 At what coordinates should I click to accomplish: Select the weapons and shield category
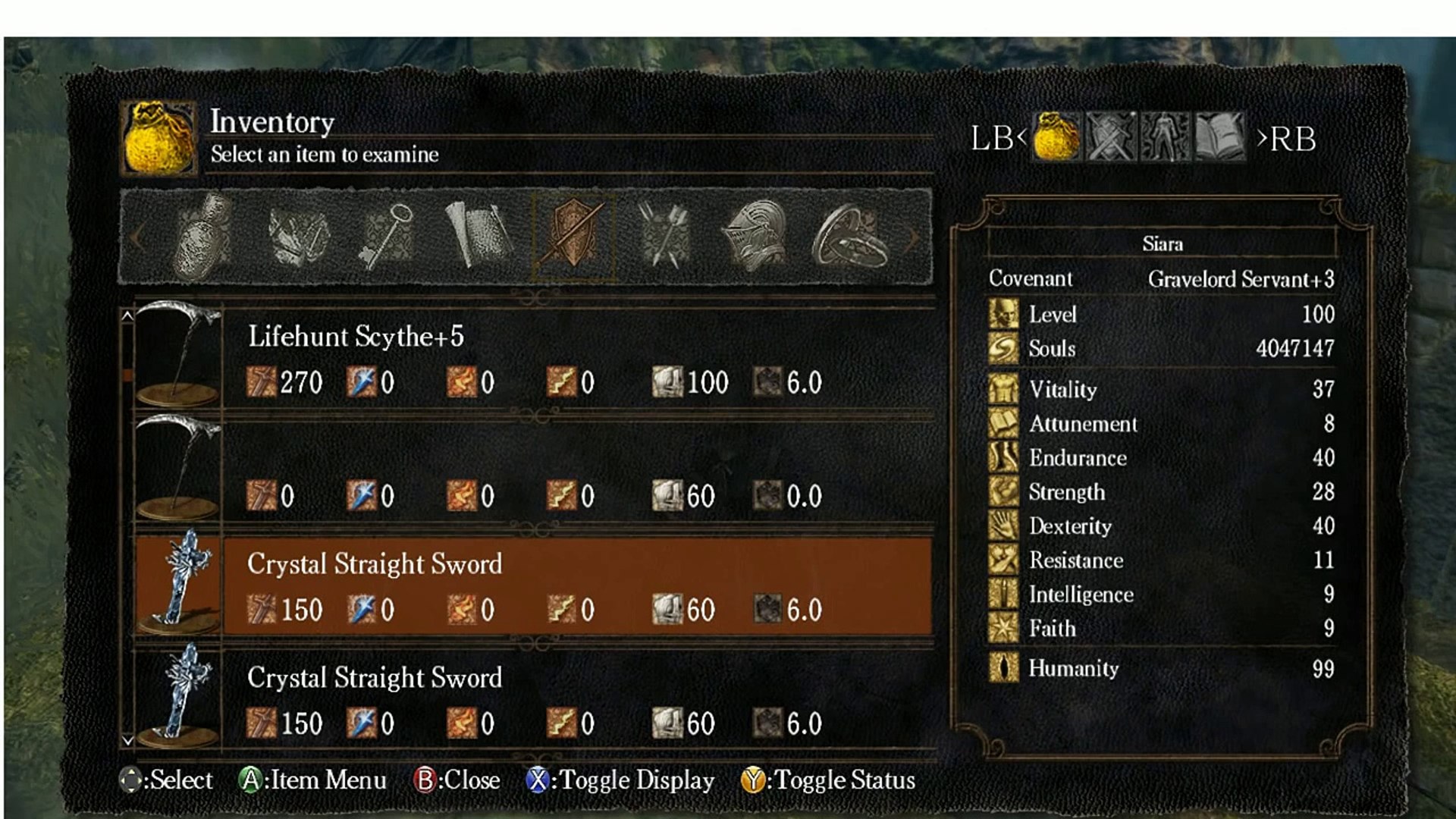tap(573, 237)
